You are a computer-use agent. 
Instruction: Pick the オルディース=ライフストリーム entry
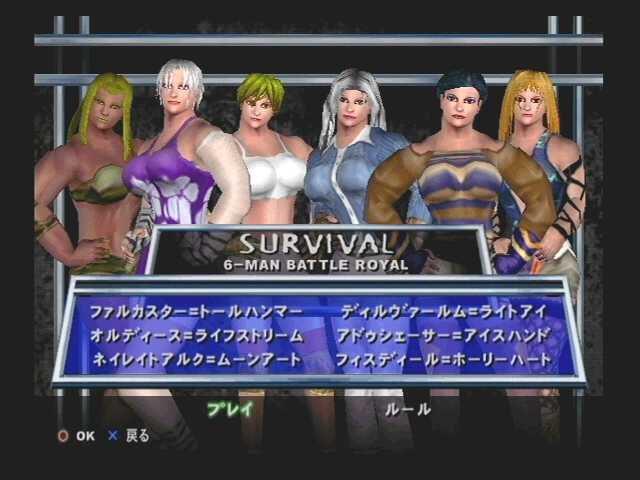[197, 334]
